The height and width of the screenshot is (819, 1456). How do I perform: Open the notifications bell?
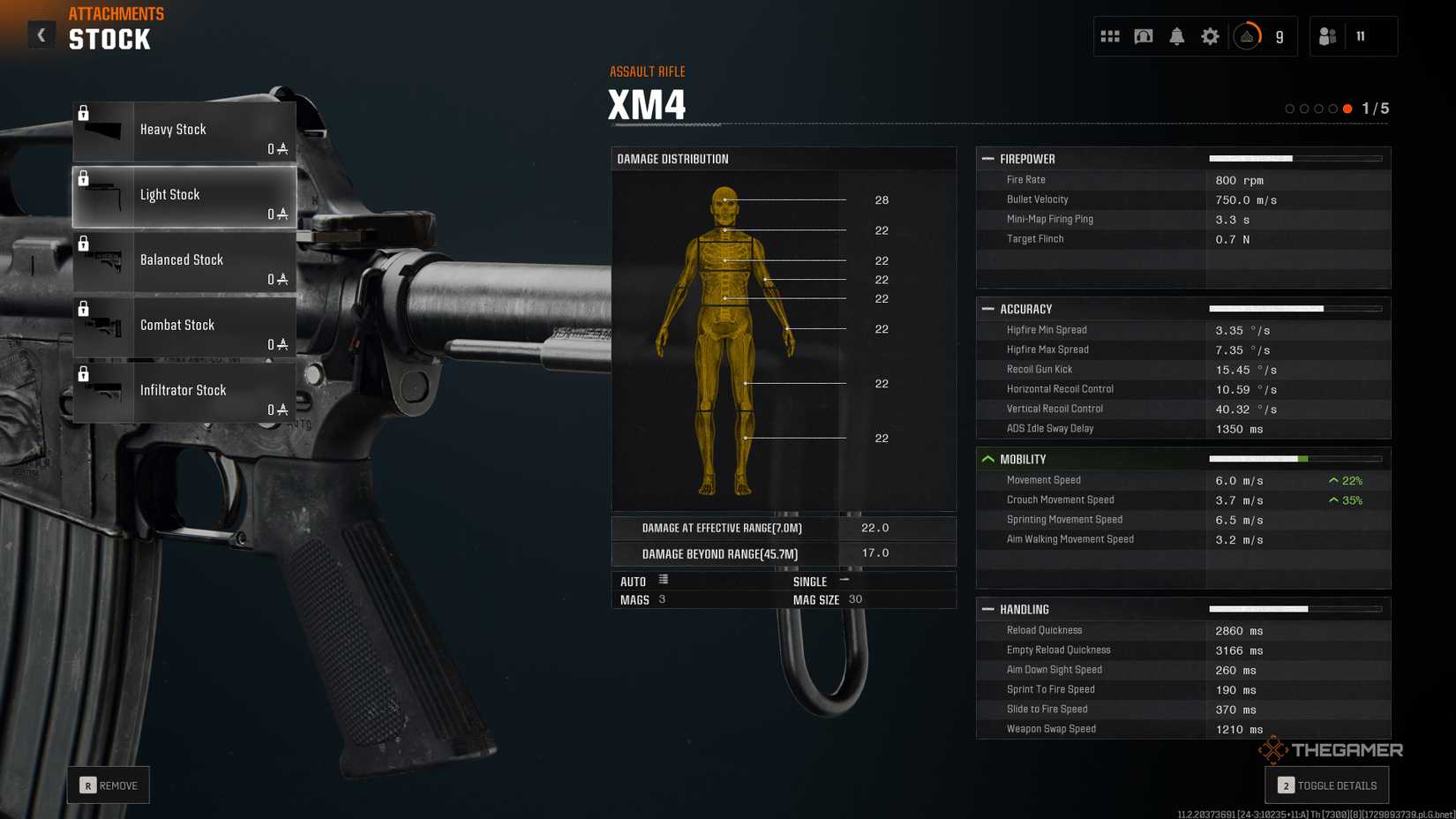(1177, 36)
